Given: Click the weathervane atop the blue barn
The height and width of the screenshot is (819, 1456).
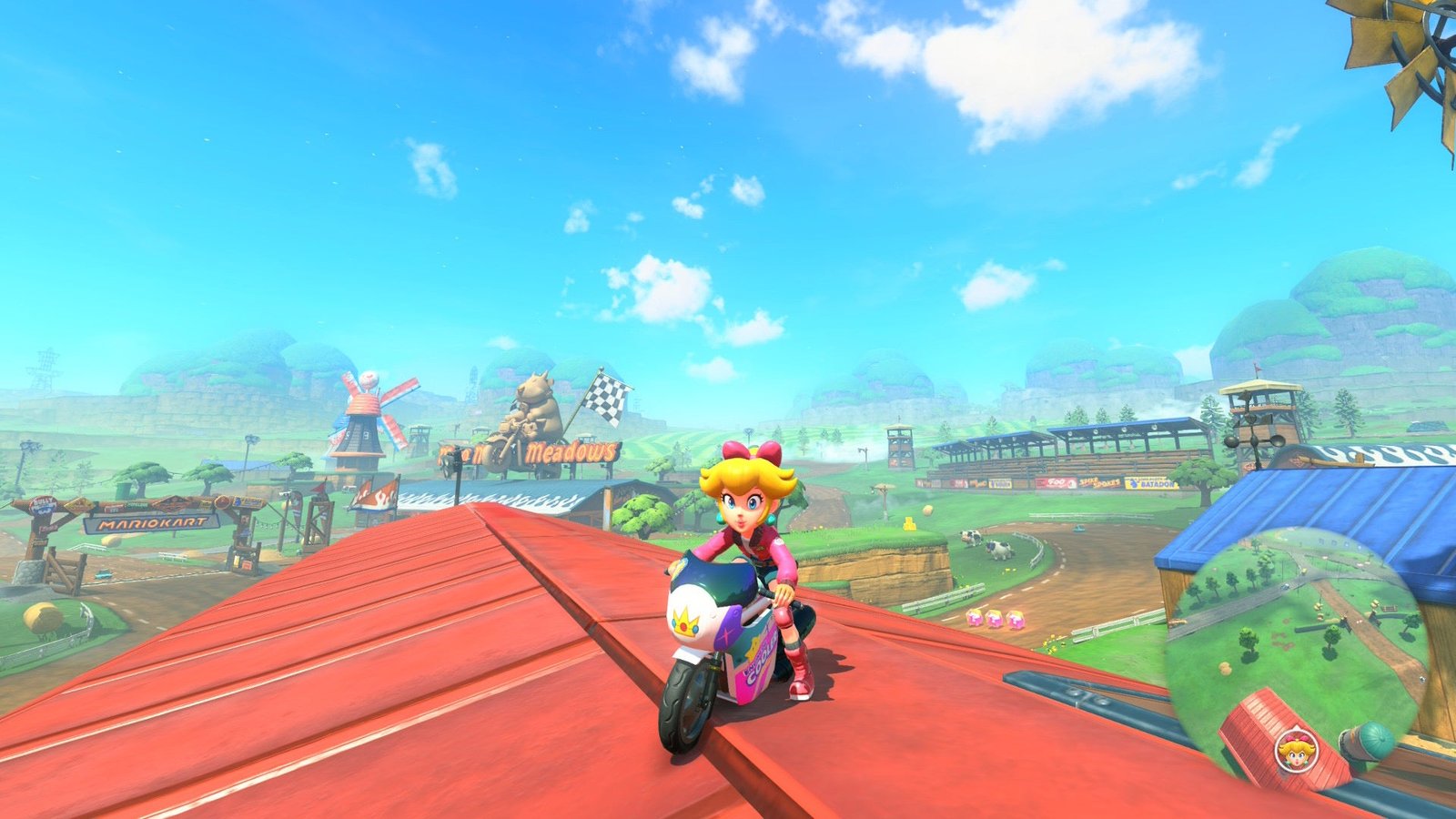Looking at the screenshot, I should point(1255,440).
